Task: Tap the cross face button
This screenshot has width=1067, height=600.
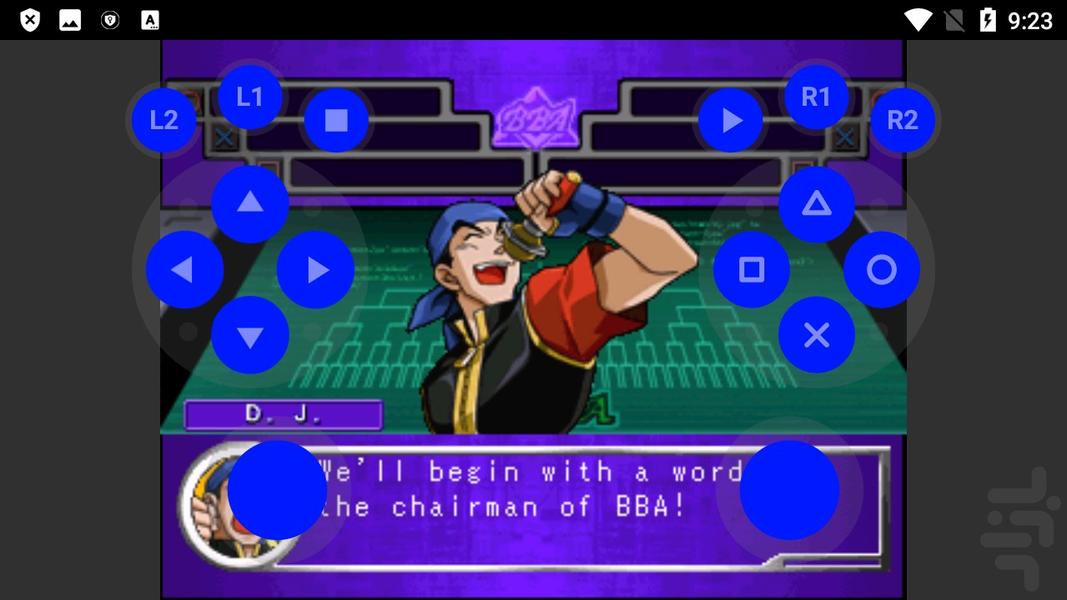Action: pos(817,336)
